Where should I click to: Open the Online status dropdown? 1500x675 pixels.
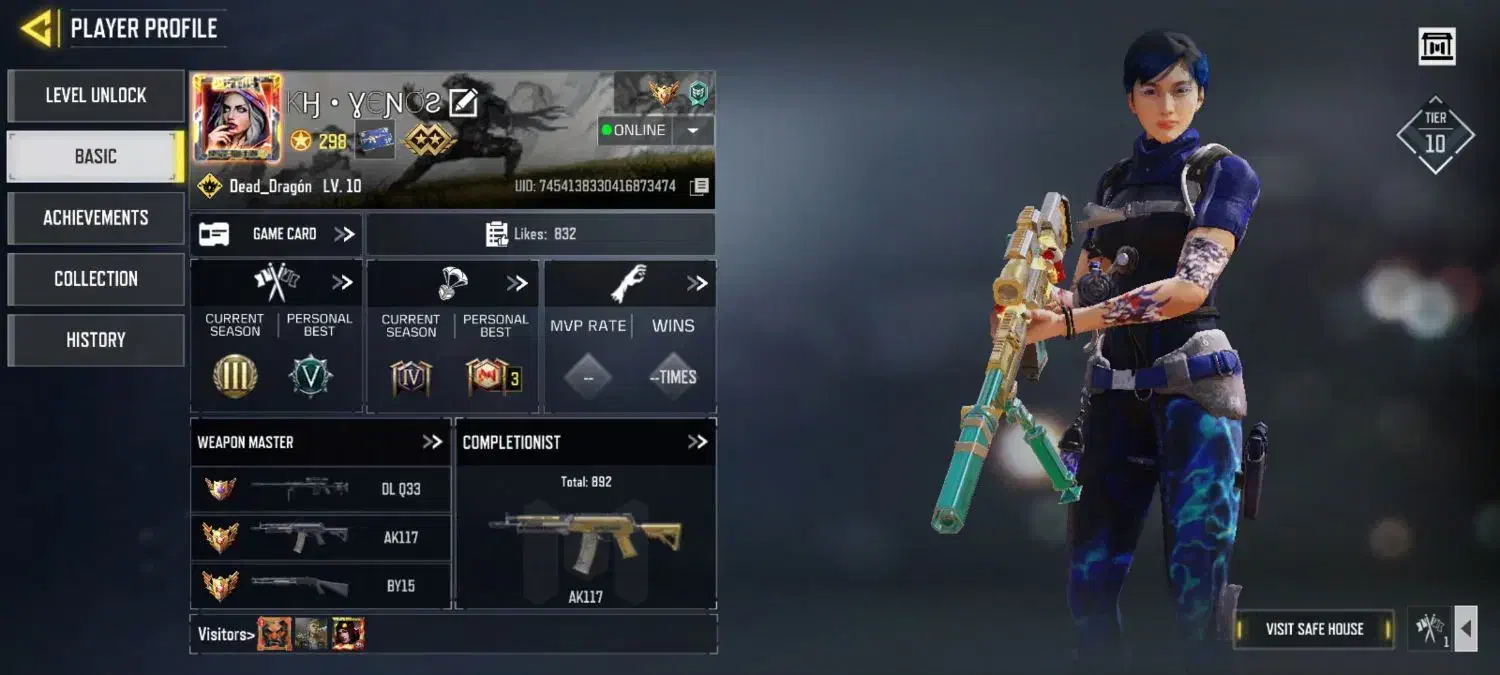point(692,131)
